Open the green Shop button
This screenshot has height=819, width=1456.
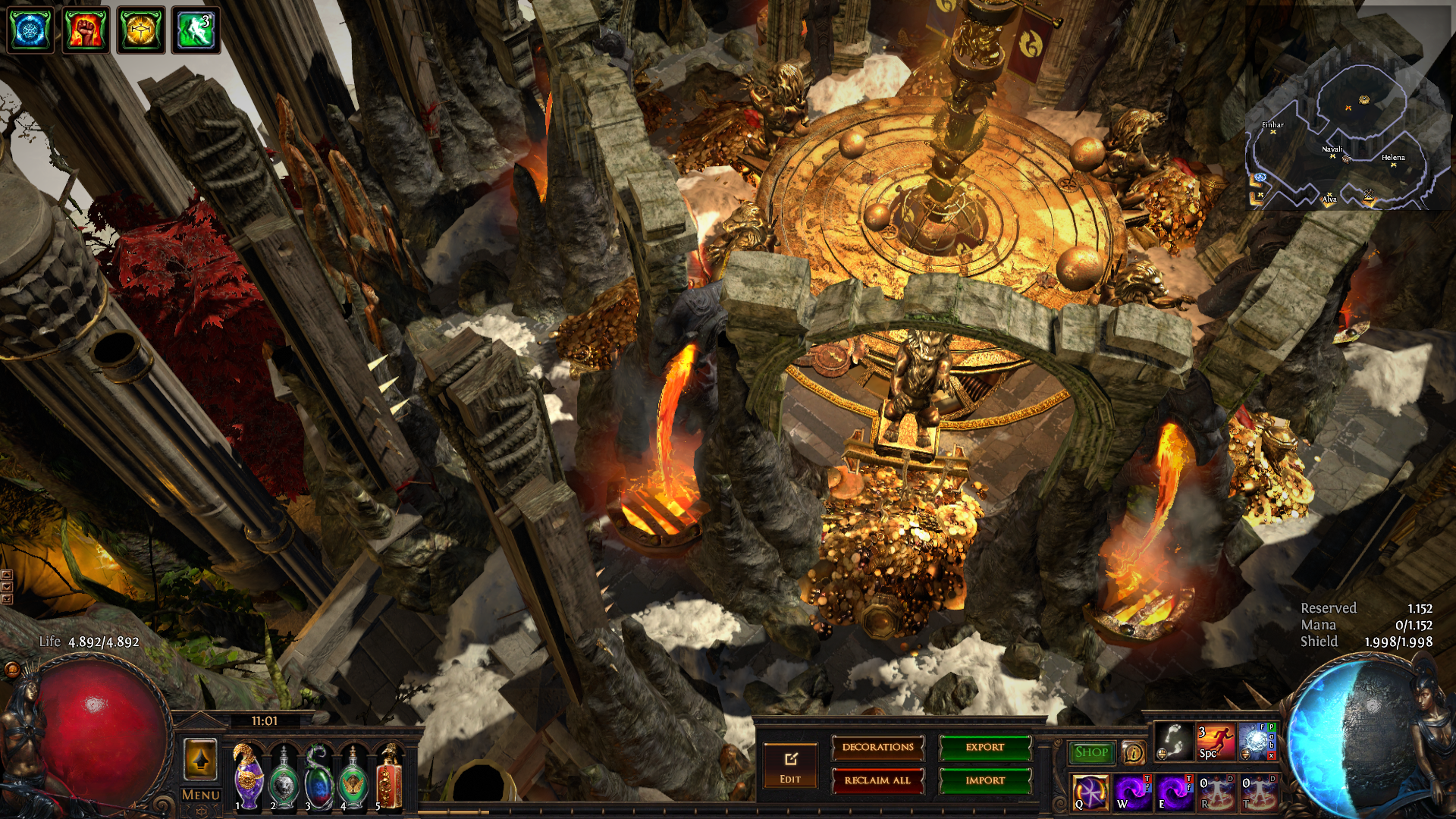[1091, 752]
